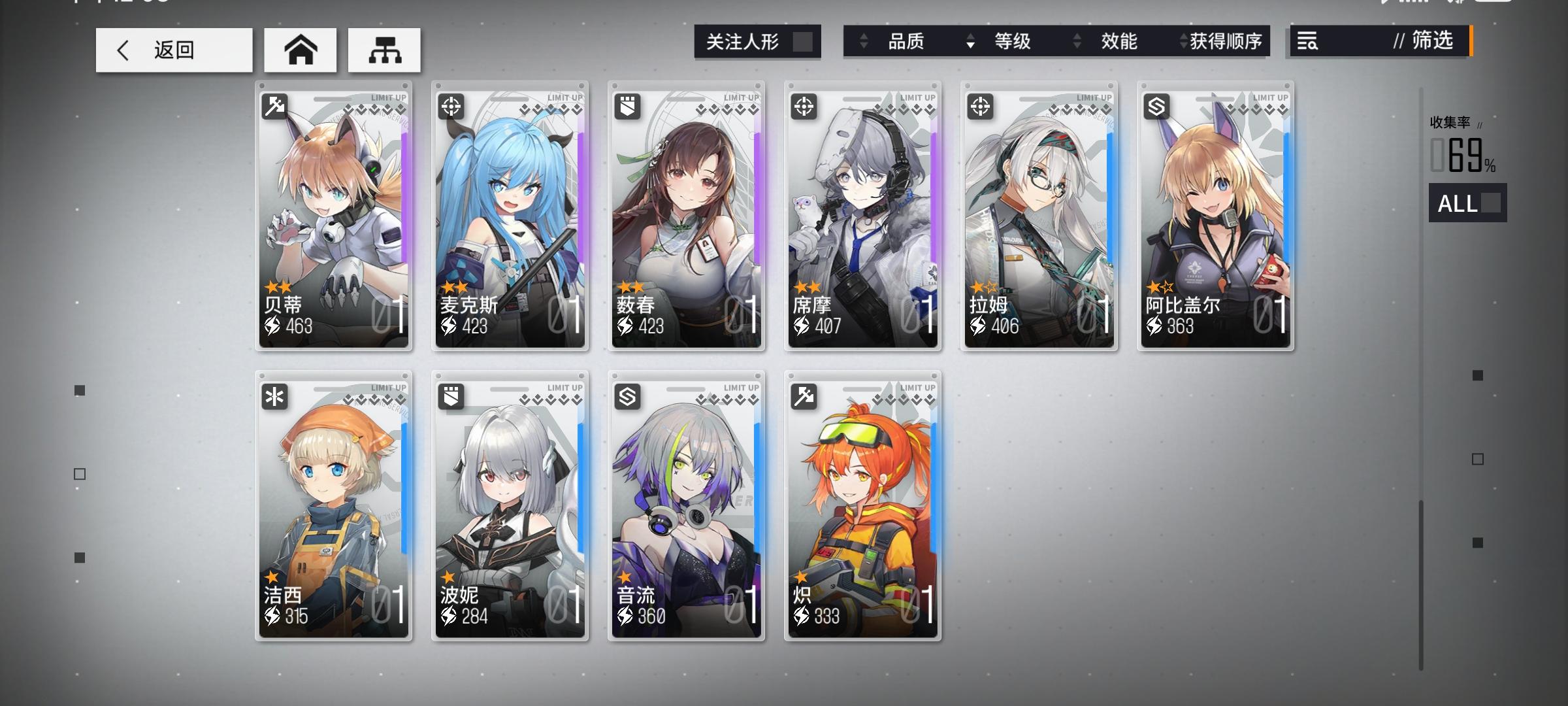Viewport: 1568px width, 706px height.
Task: Open the squad formation icon beside home
Action: 384,50
